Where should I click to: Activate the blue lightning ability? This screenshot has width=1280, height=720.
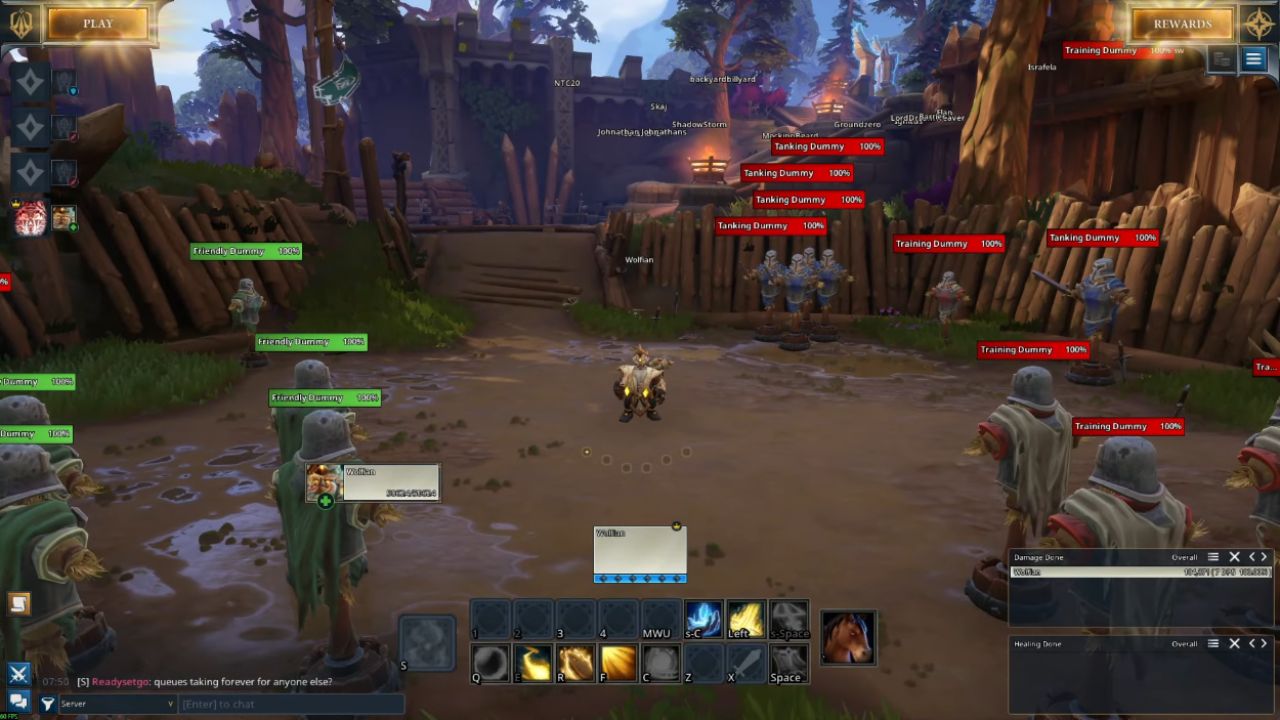[x=703, y=619]
